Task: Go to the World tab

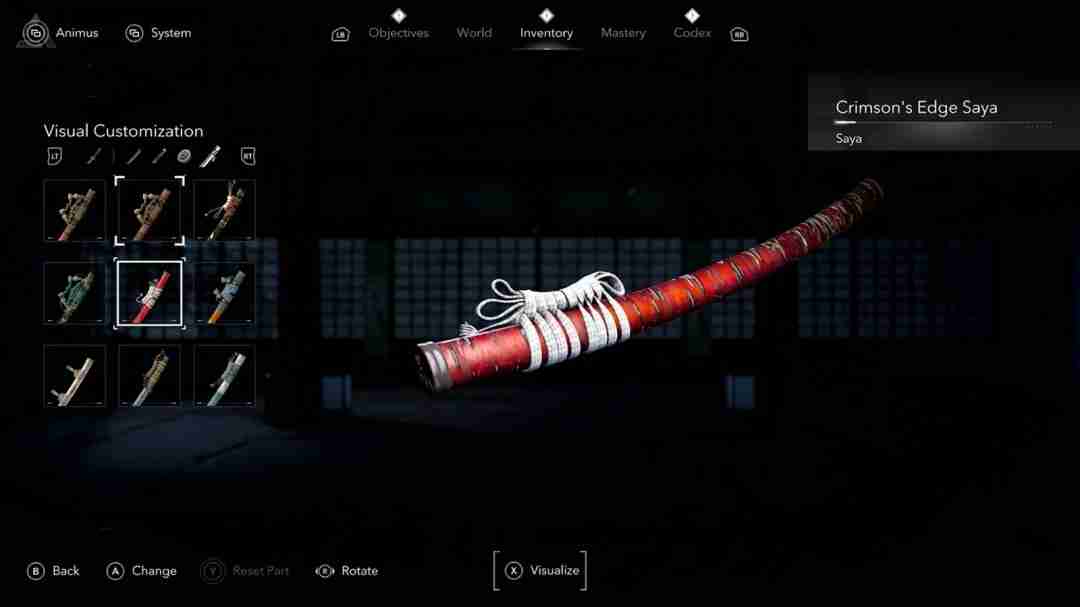Action: tap(474, 33)
